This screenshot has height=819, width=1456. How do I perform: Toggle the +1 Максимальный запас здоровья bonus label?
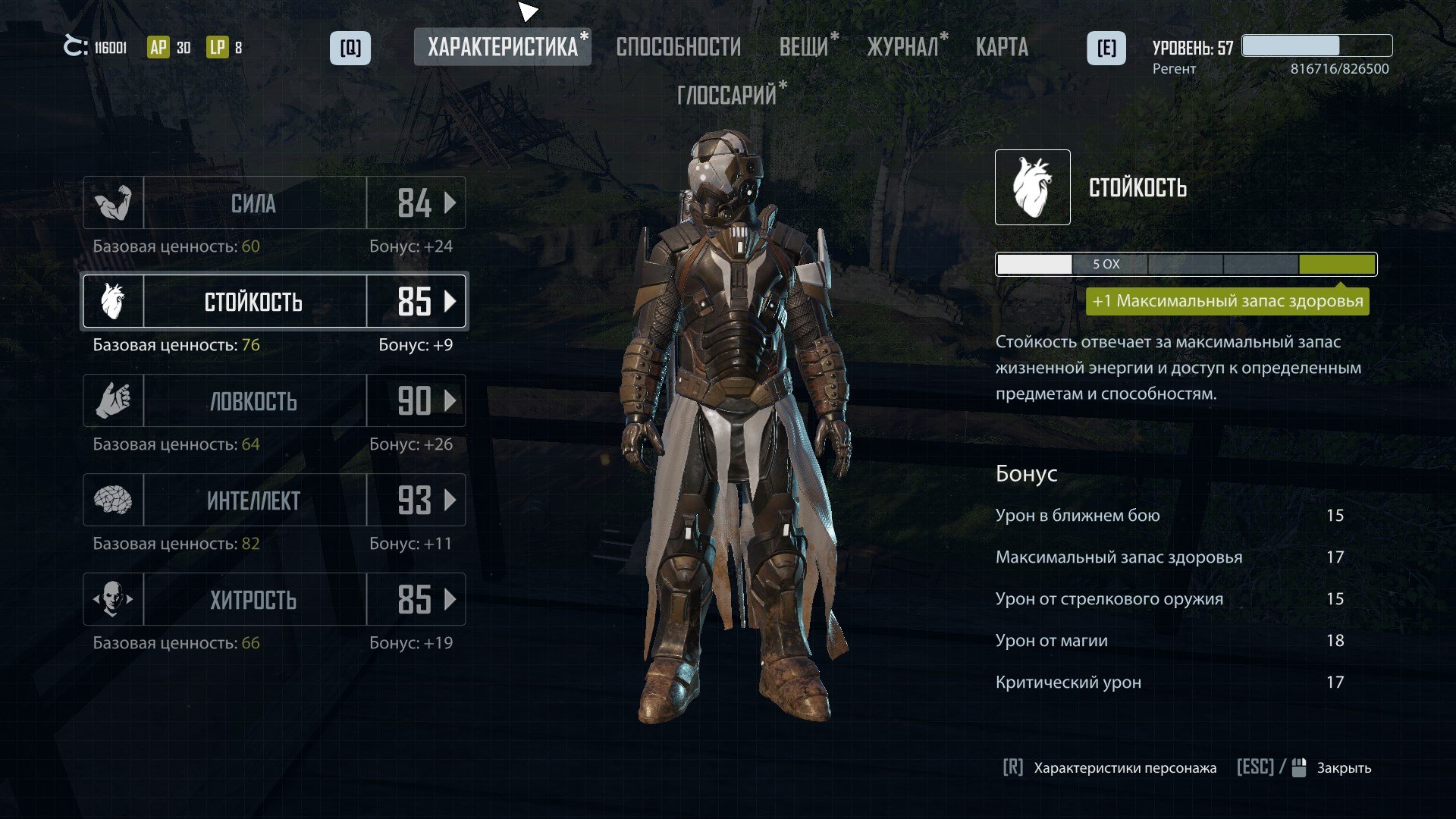[x=1228, y=301]
